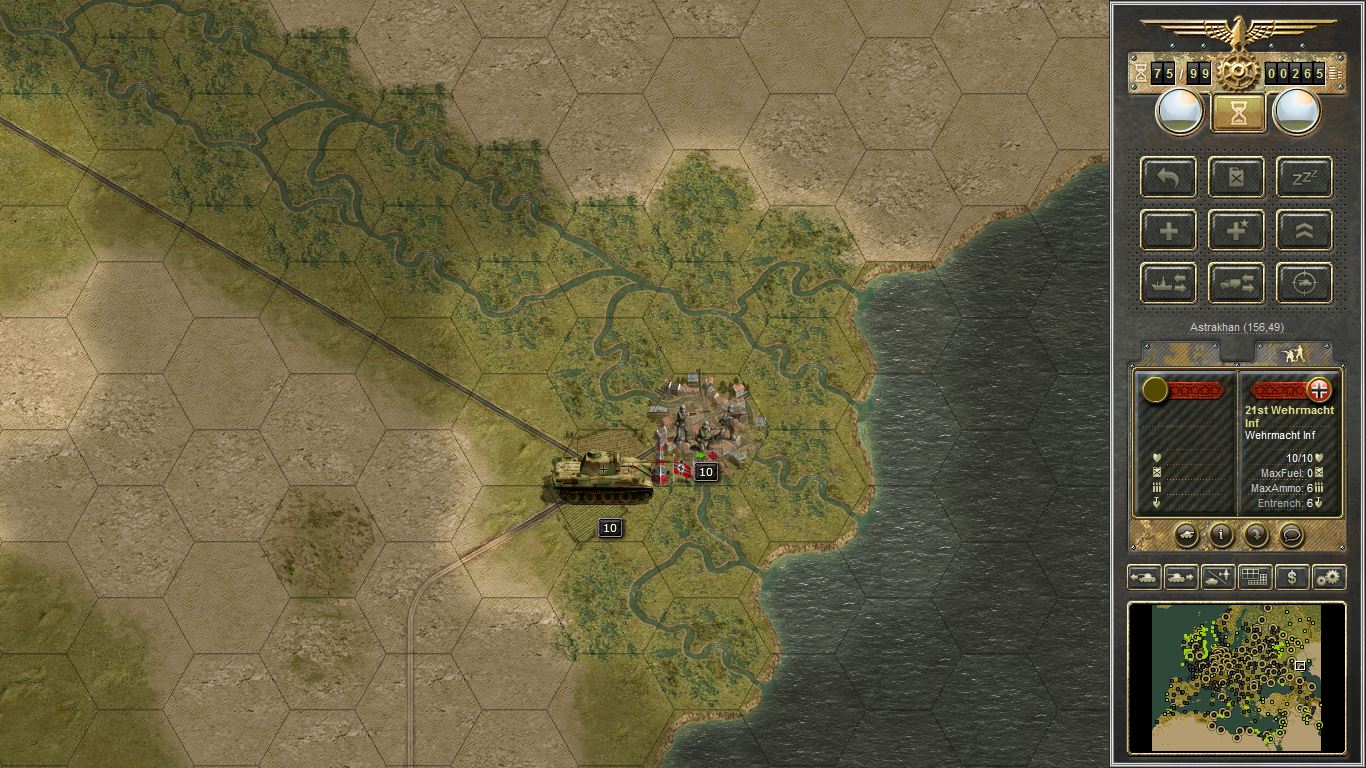This screenshot has width=1366, height=768.
Task: Open the purchase screen with the dollar icon
Action: pyautogui.click(x=1293, y=577)
